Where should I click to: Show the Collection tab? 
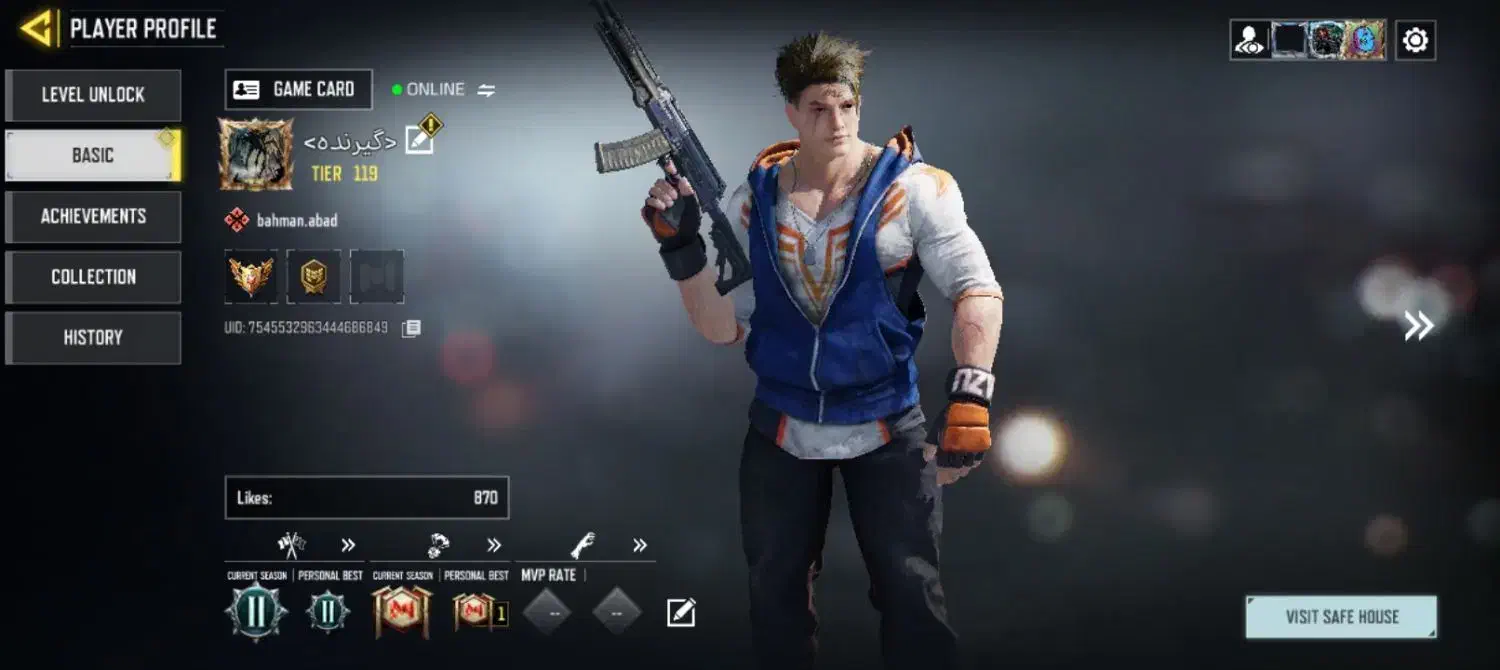[x=93, y=277]
